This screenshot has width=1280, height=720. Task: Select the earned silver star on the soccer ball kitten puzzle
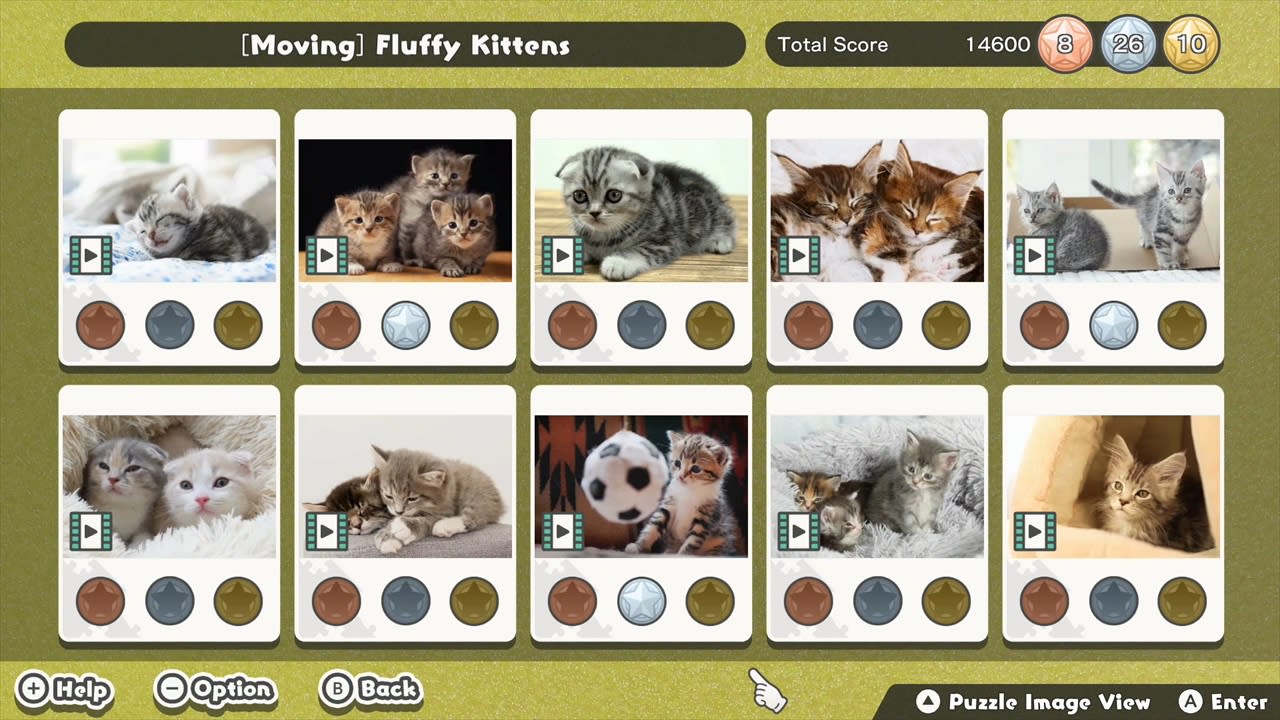tap(641, 601)
